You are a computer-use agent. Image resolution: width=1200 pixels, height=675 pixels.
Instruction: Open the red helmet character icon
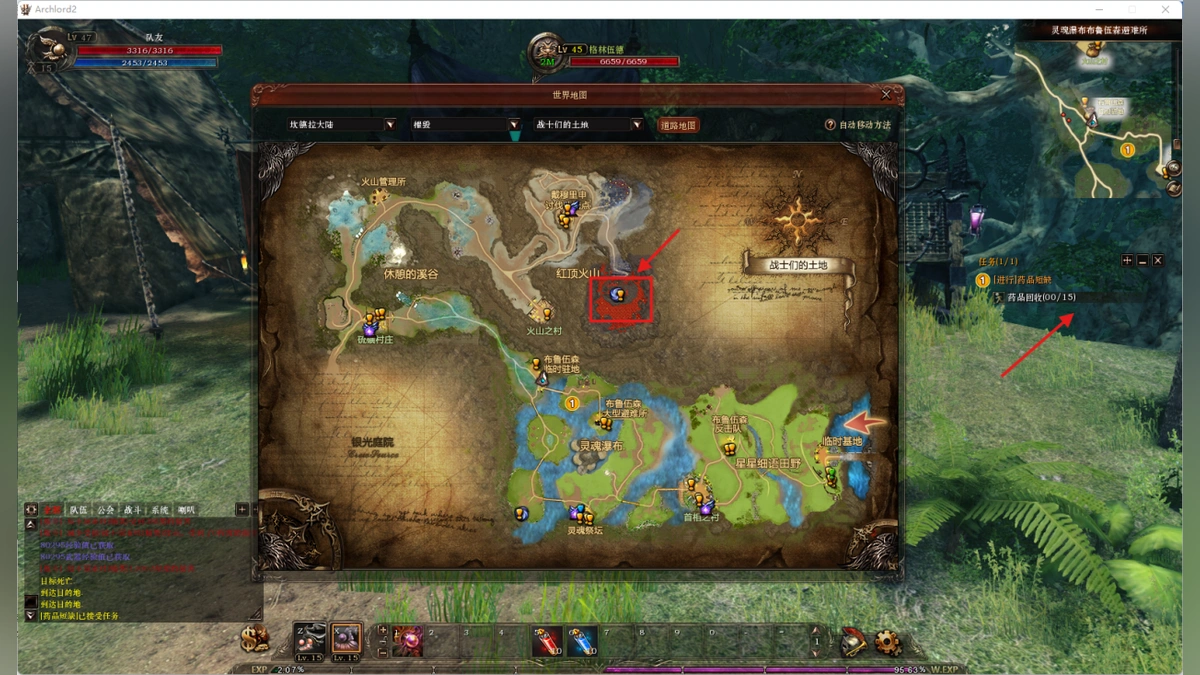(853, 643)
